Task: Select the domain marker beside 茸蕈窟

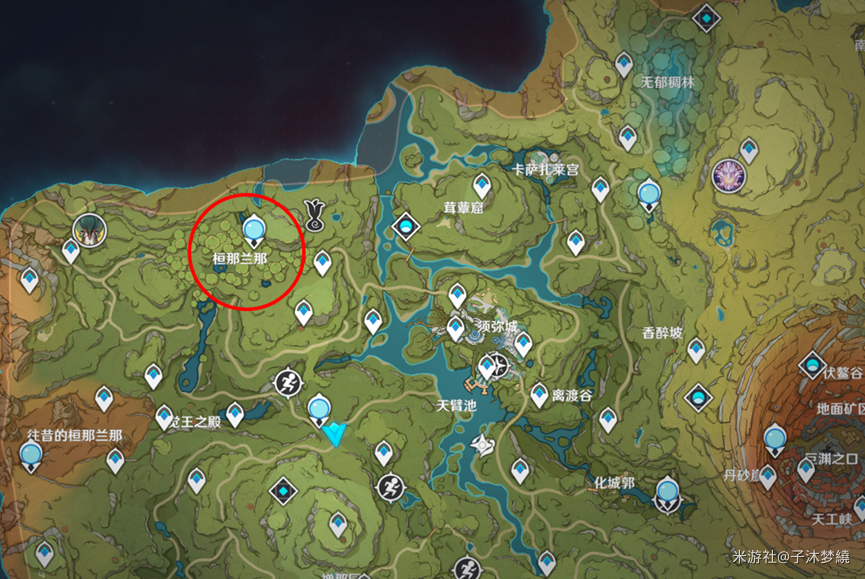Action: tap(406, 227)
